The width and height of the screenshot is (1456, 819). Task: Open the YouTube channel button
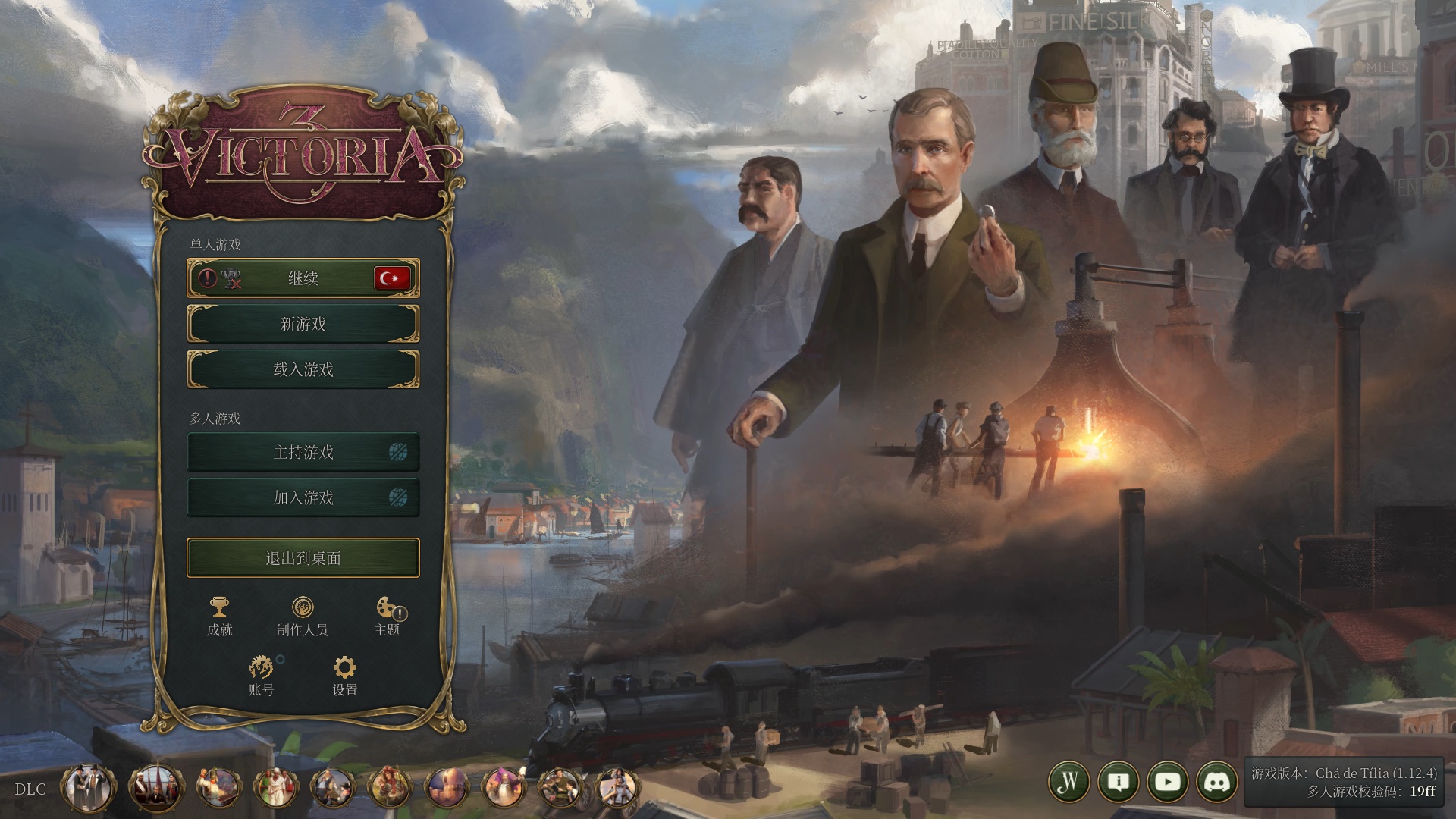[1168, 782]
